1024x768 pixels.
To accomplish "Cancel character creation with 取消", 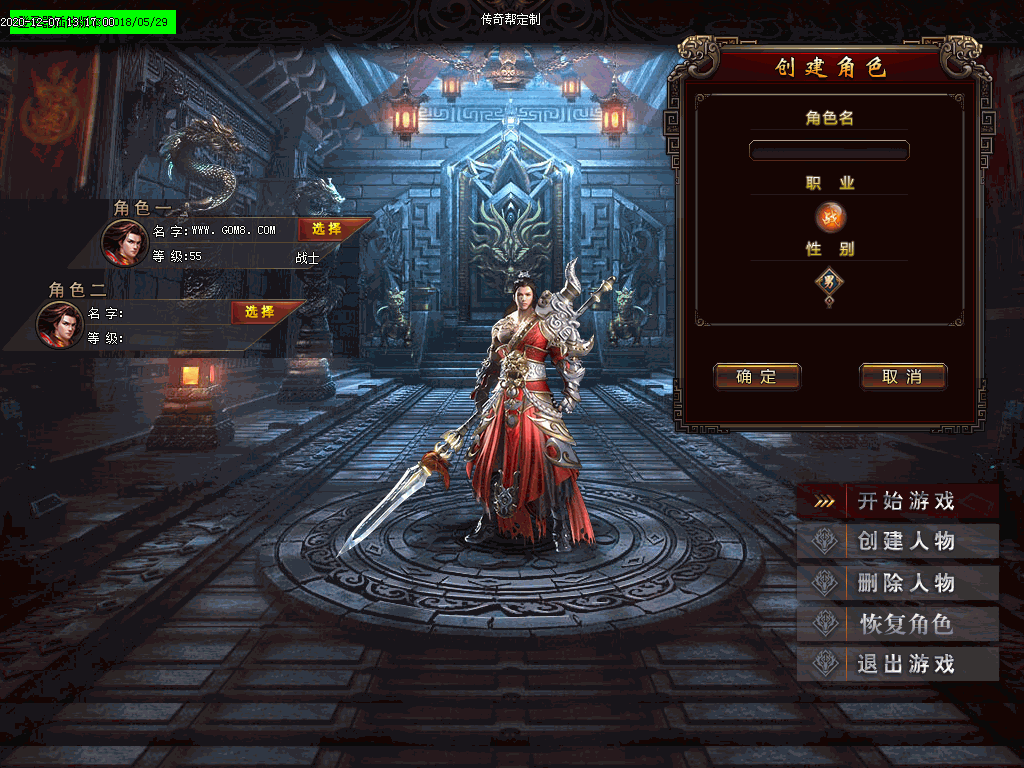I will 902,377.
